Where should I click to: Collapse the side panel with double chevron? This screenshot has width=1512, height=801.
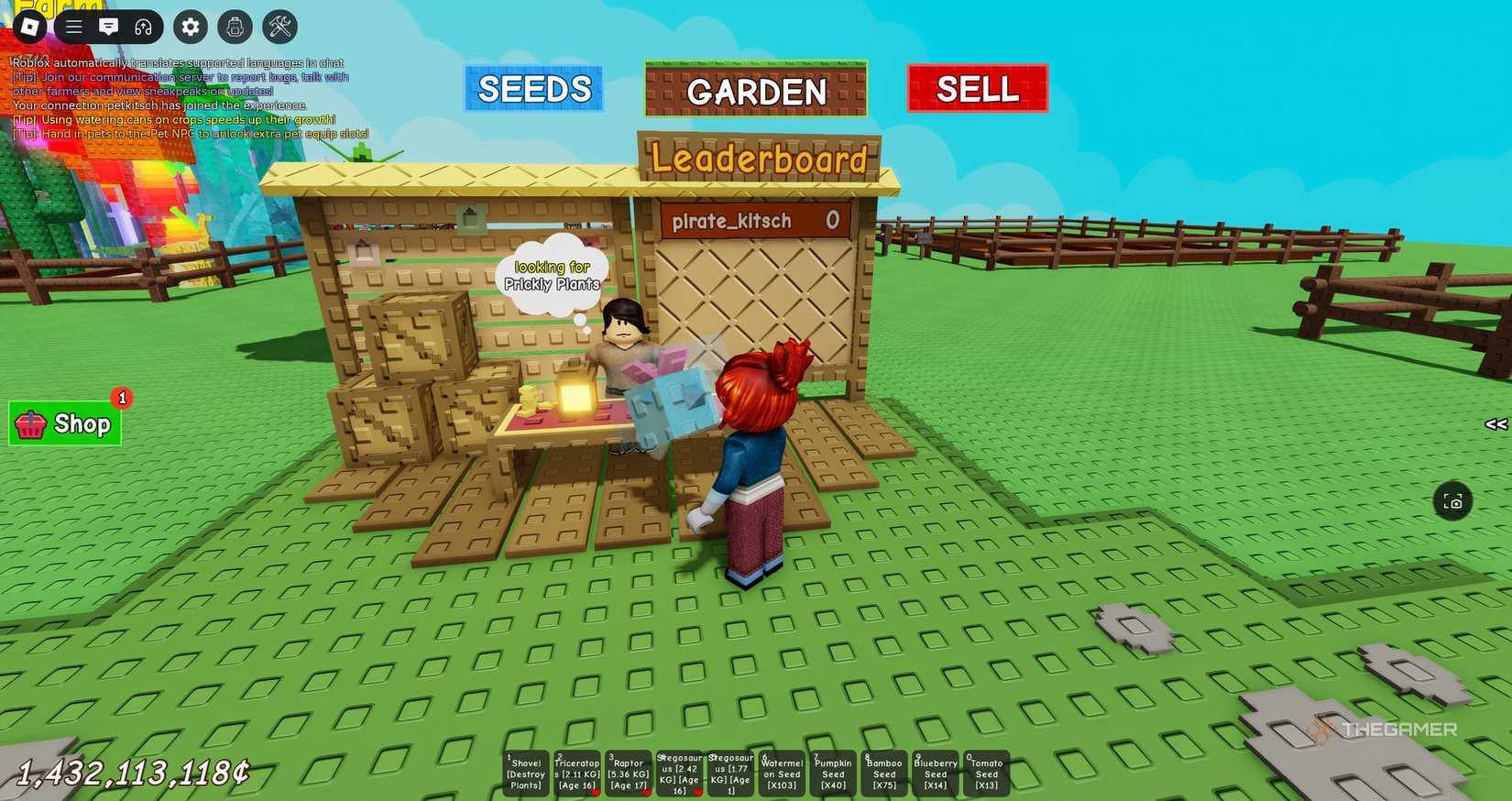pyautogui.click(x=1496, y=423)
